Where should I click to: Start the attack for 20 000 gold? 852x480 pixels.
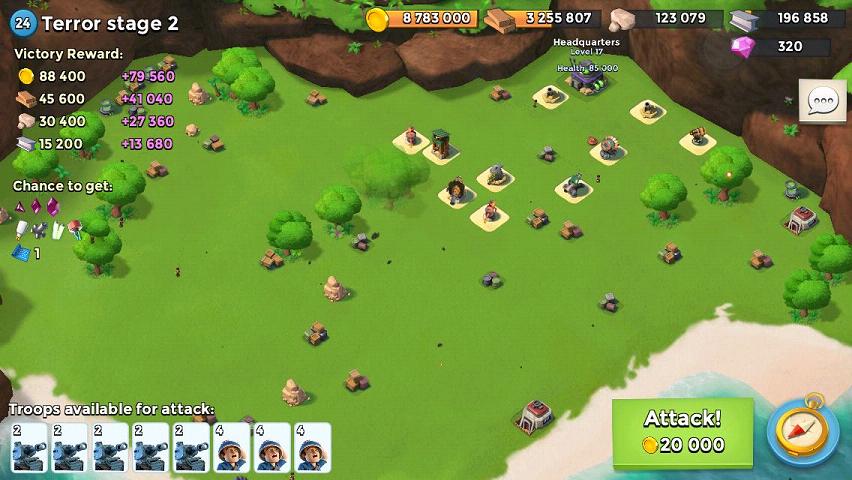point(682,432)
